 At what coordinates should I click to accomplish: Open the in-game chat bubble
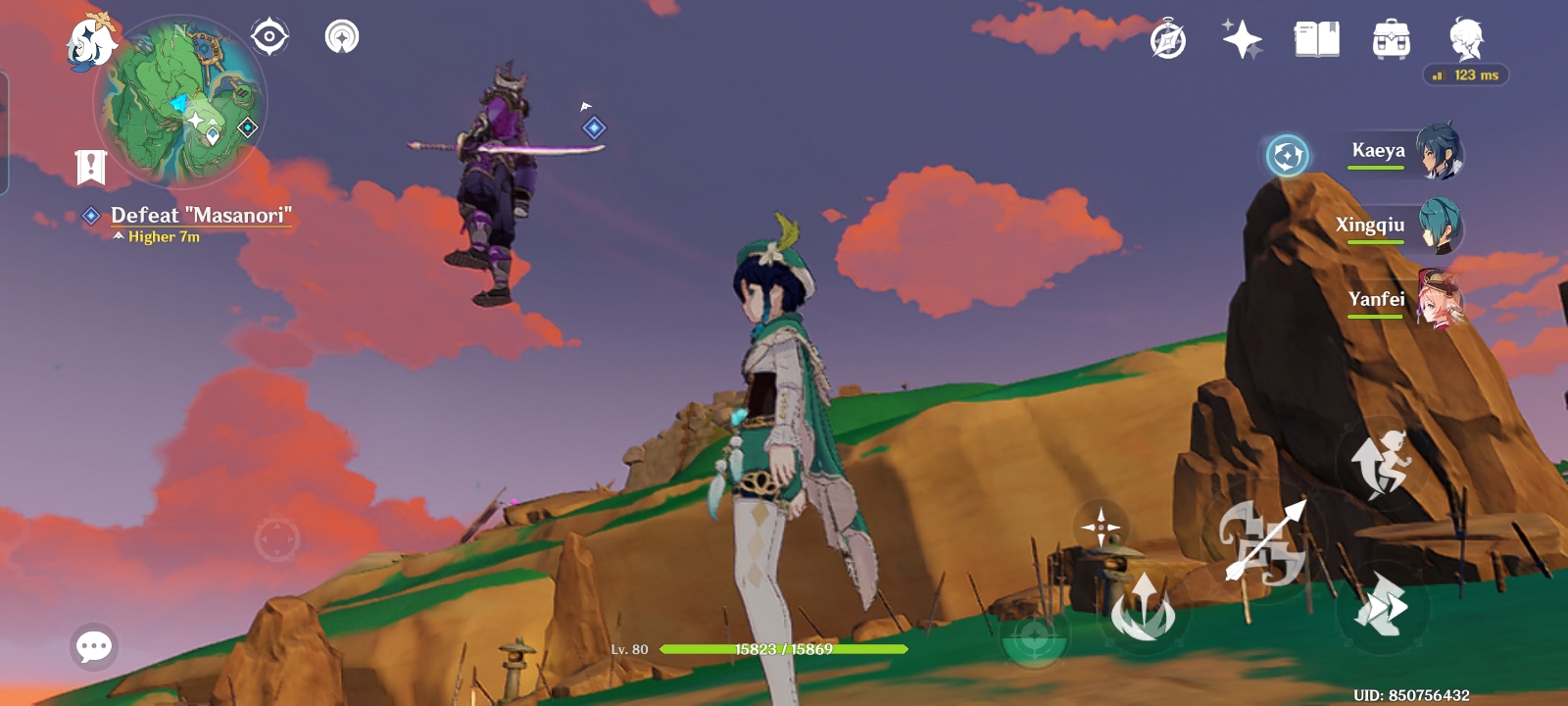point(94,647)
